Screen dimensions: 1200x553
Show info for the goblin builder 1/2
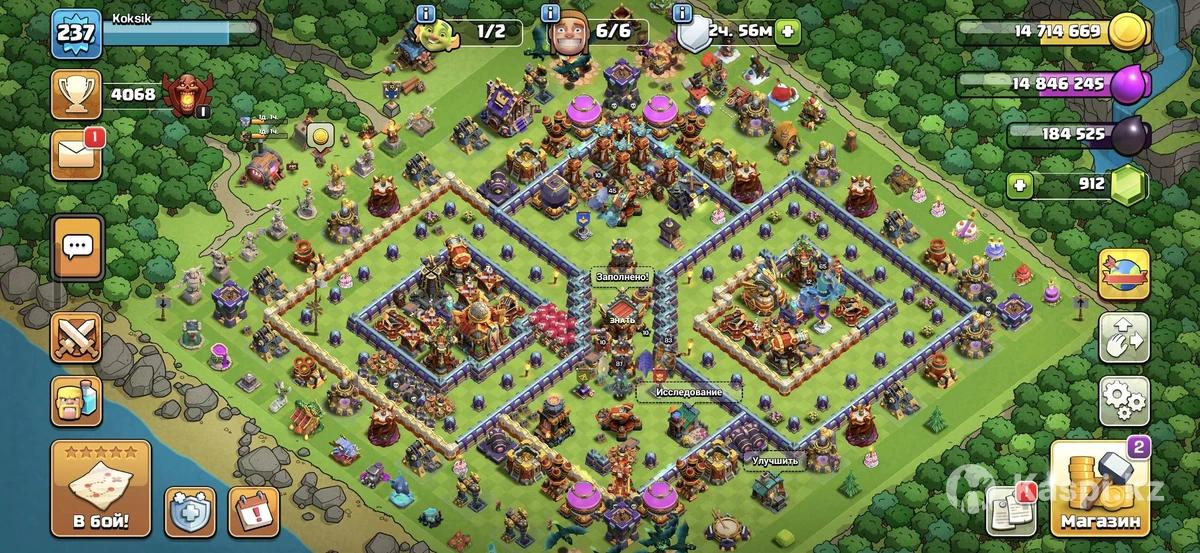coord(426,13)
